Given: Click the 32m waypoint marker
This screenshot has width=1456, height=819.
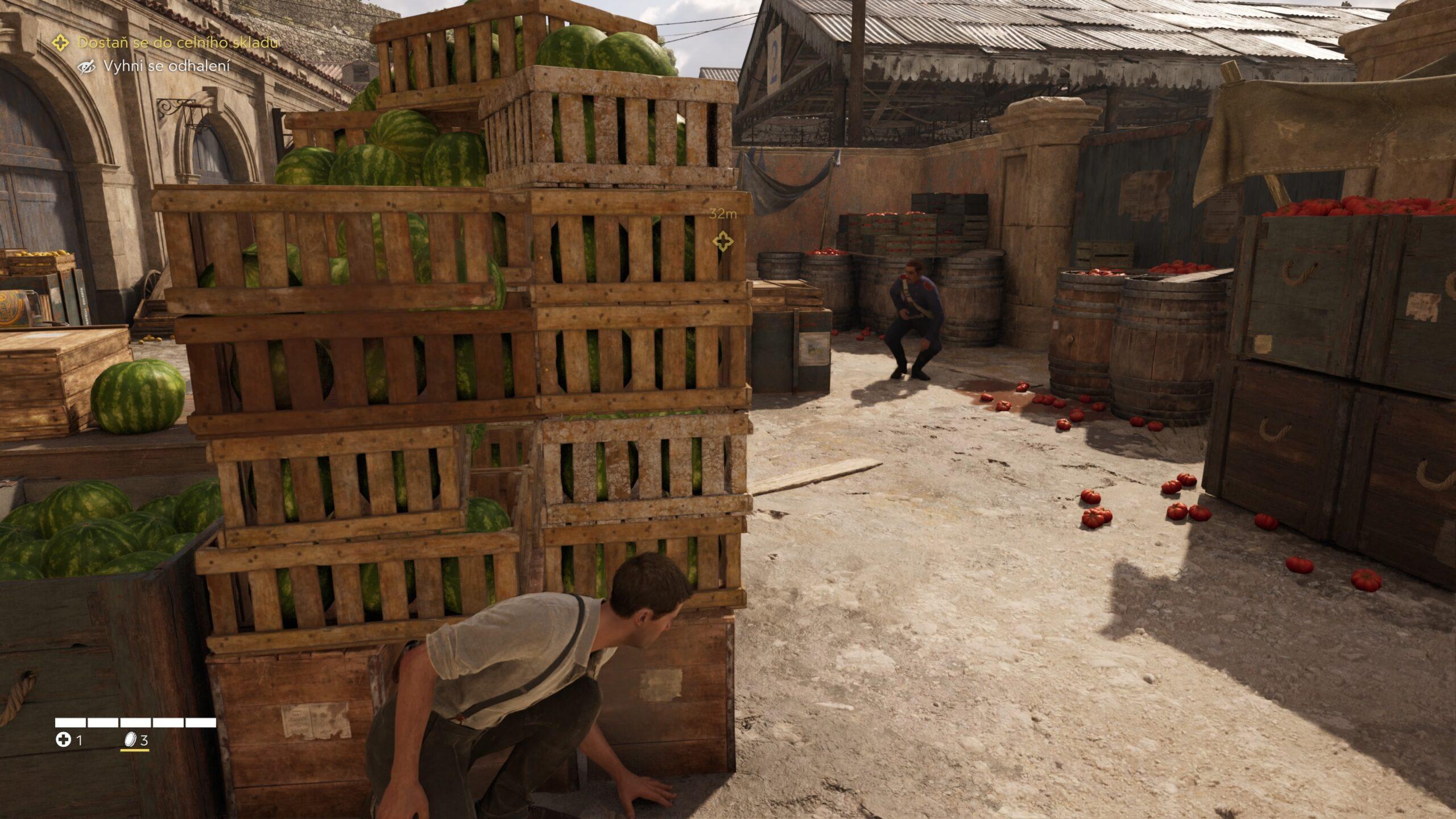Looking at the screenshot, I should [723, 241].
